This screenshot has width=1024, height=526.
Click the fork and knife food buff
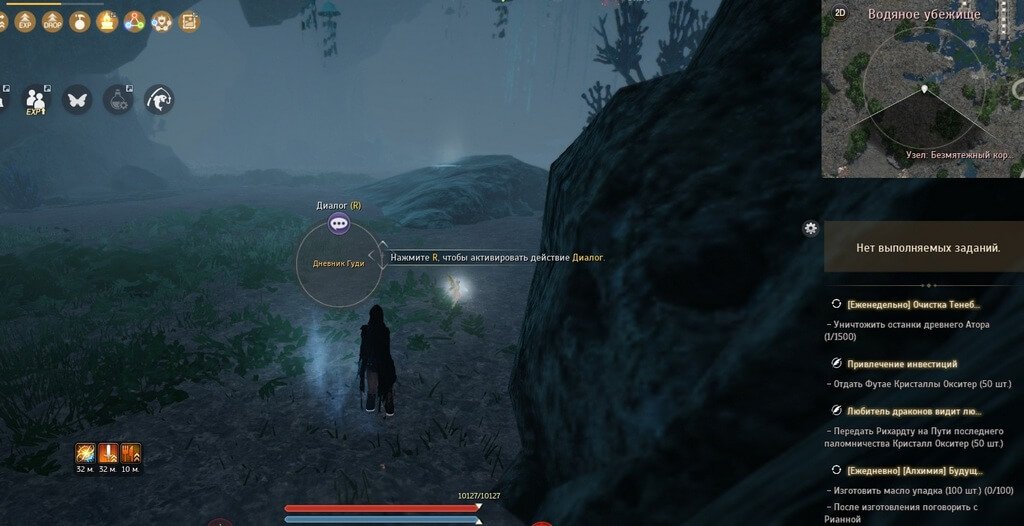tap(130, 454)
